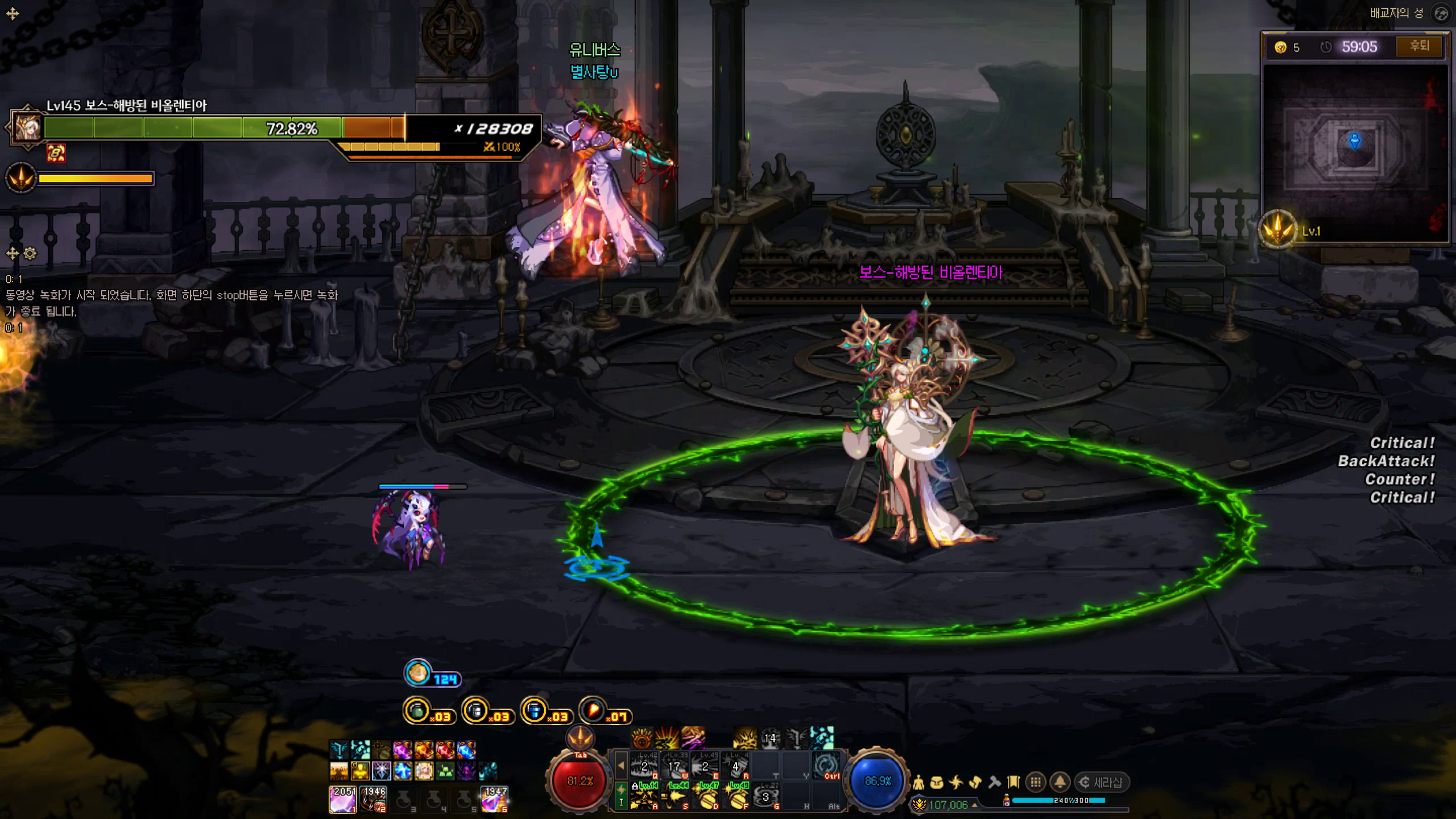Screen dimensions: 1456x819
Task: Click the 세라샵 shop button
Action: click(1102, 783)
